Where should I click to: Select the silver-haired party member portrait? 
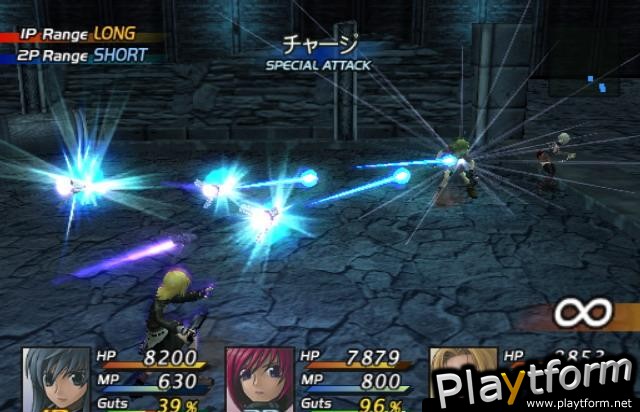(56, 380)
